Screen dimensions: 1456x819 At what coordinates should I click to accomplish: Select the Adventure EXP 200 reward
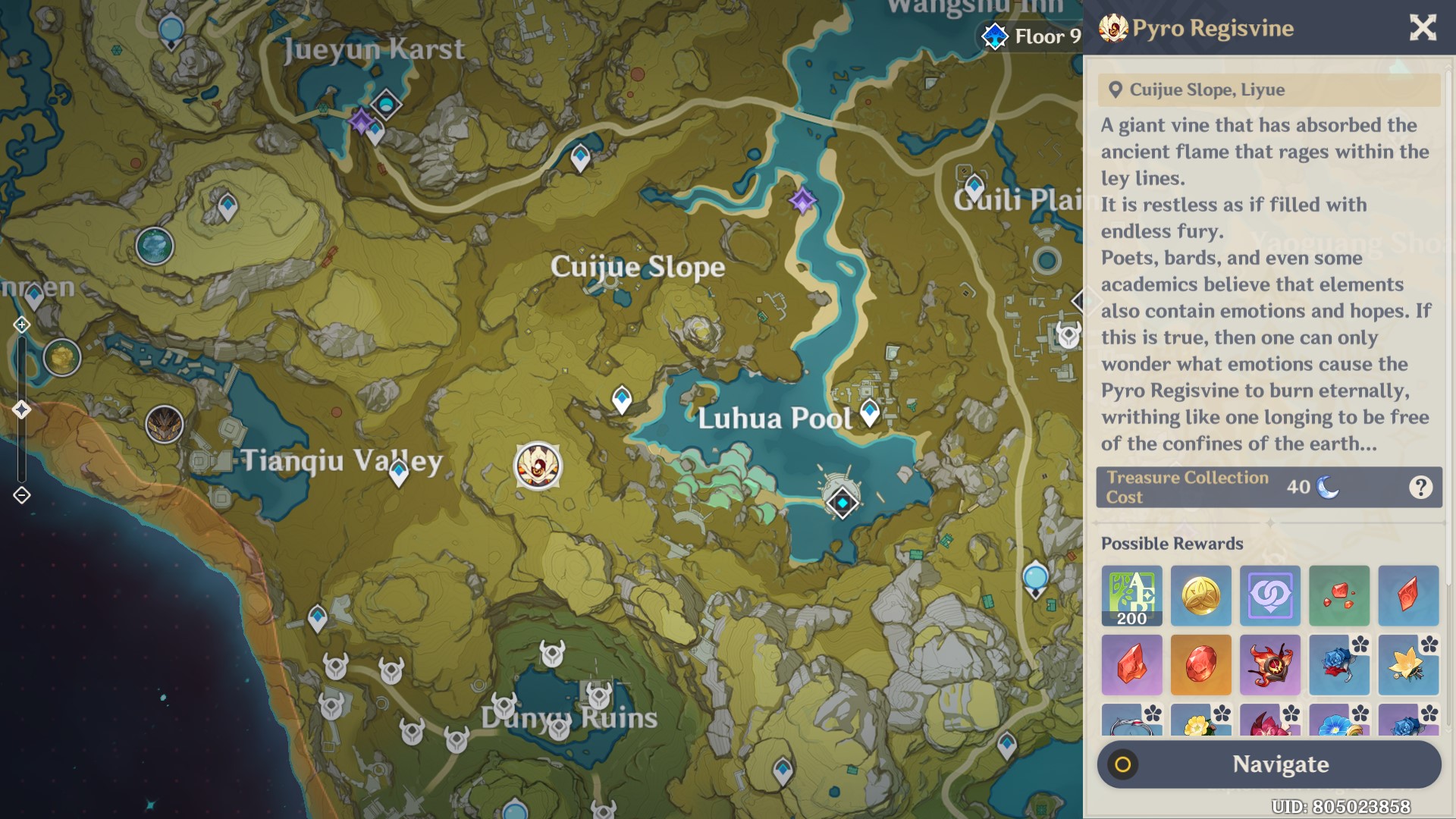click(1131, 595)
